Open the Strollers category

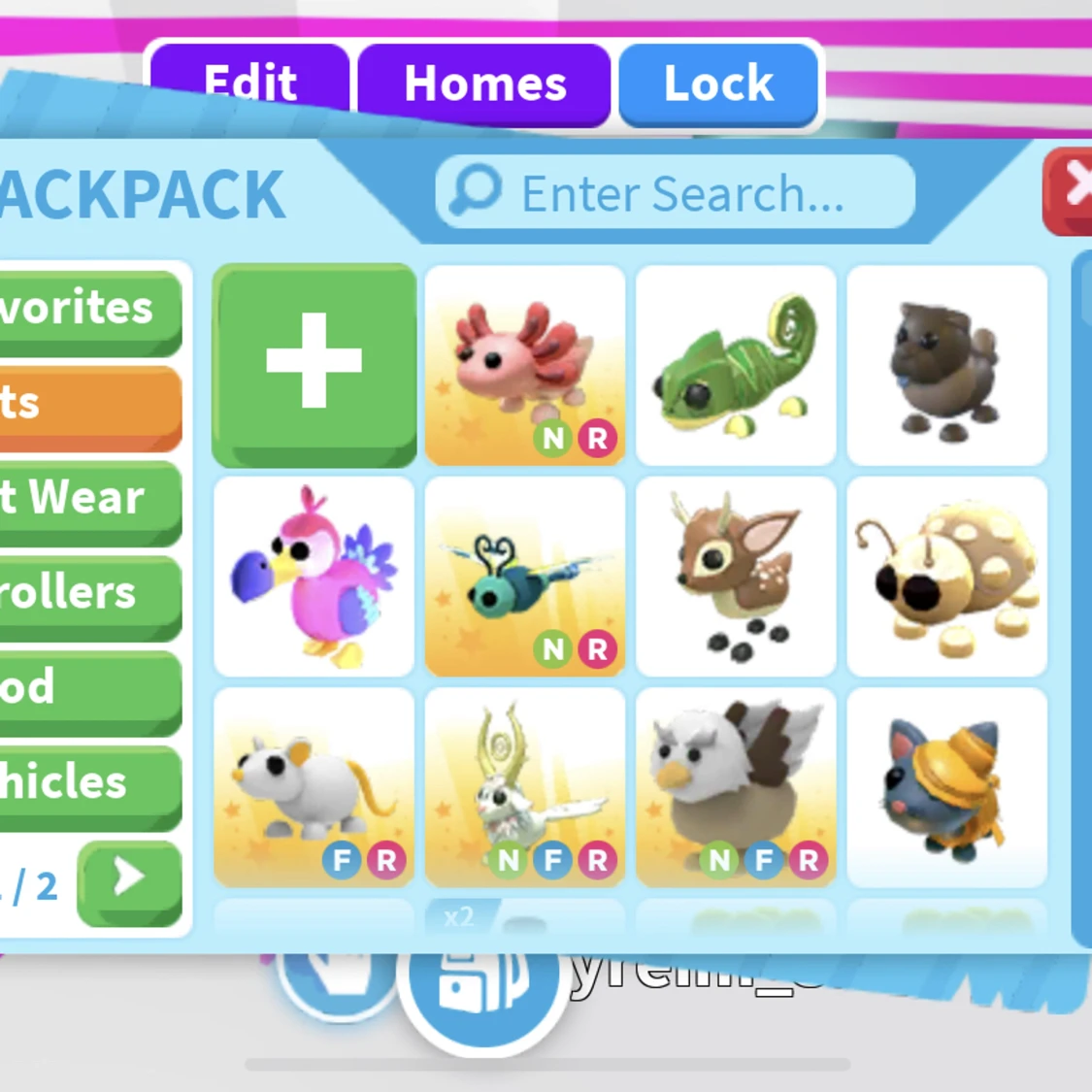[89, 592]
